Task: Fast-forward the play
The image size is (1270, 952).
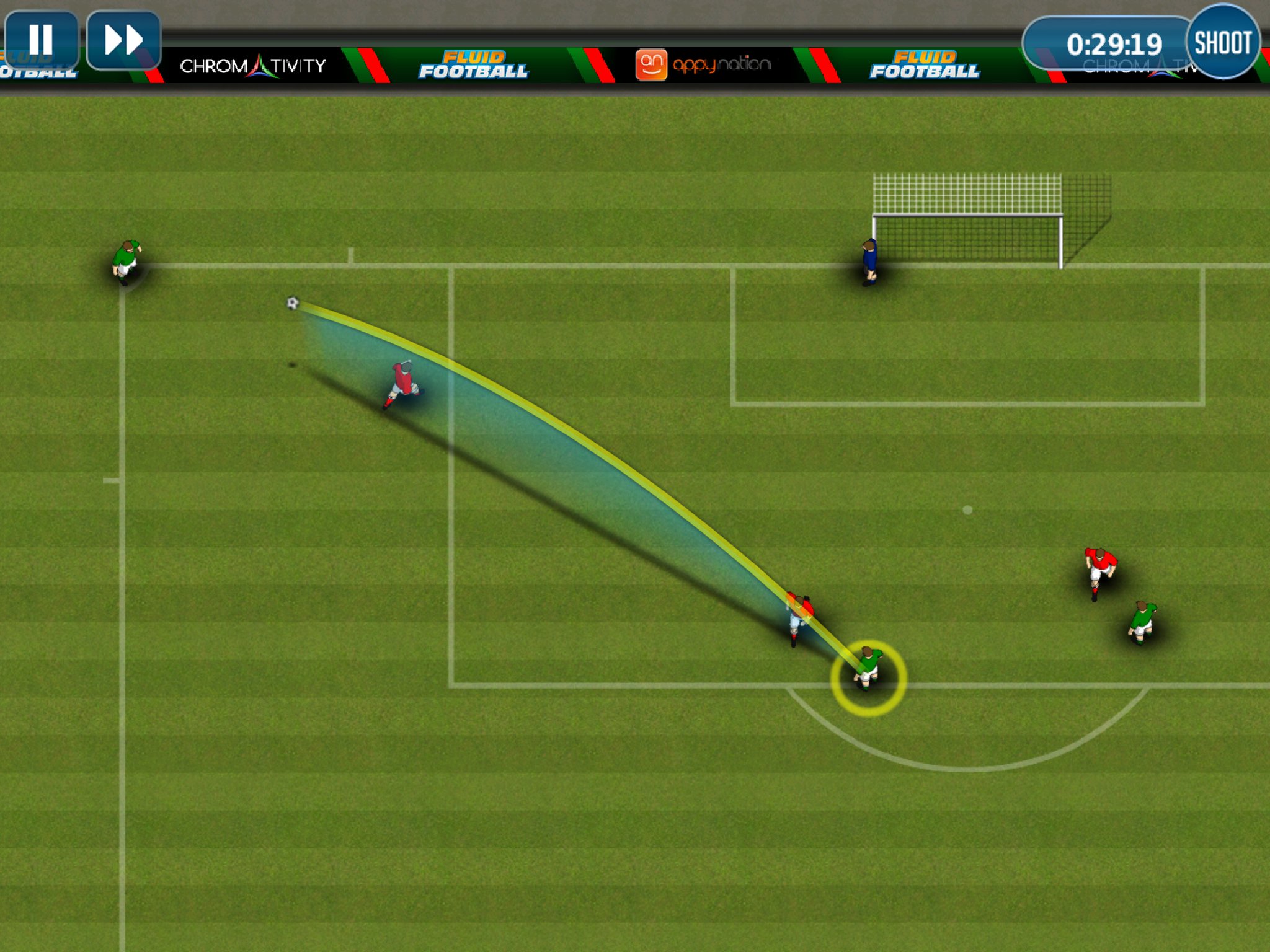Action: pyautogui.click(x=123, y=40)
